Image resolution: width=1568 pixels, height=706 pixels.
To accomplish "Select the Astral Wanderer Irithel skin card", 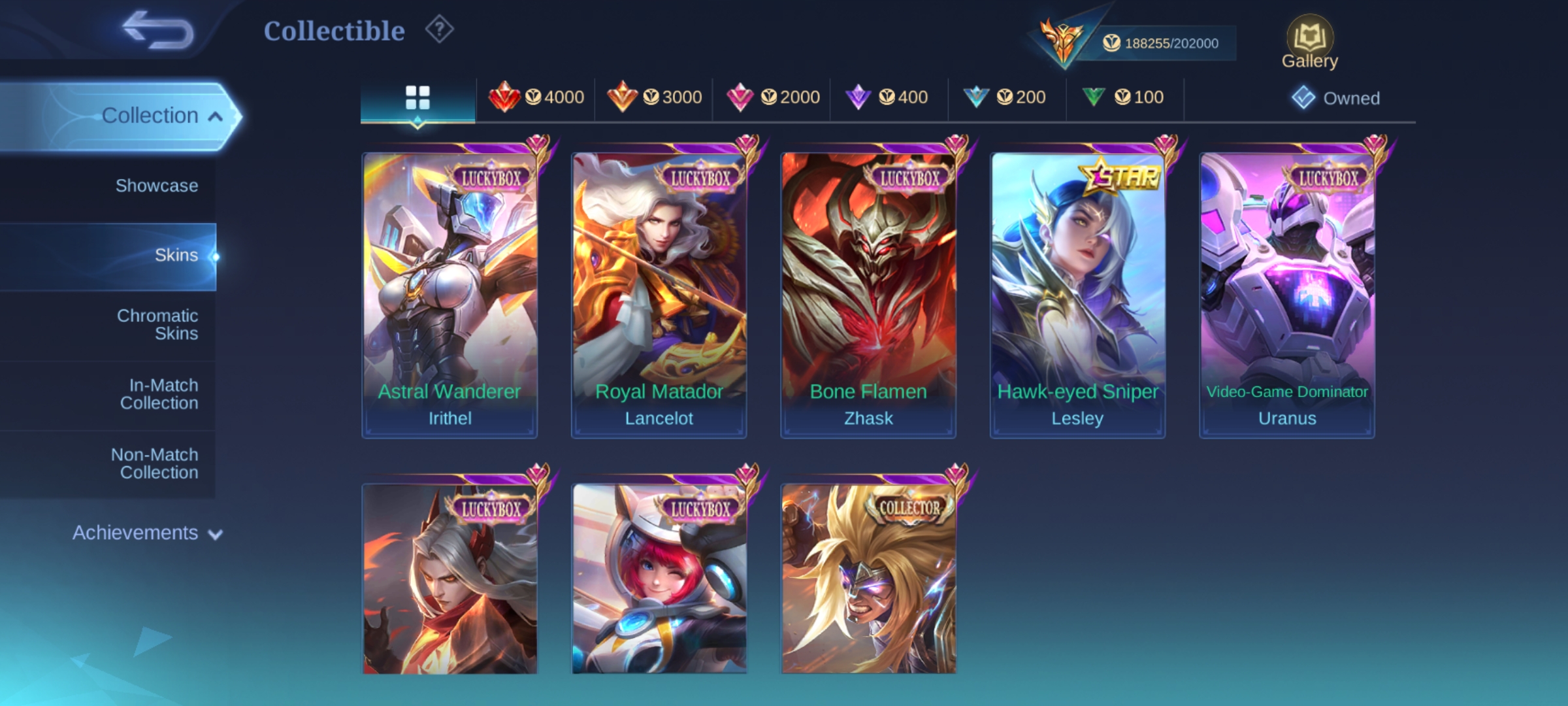I will 449,294.
